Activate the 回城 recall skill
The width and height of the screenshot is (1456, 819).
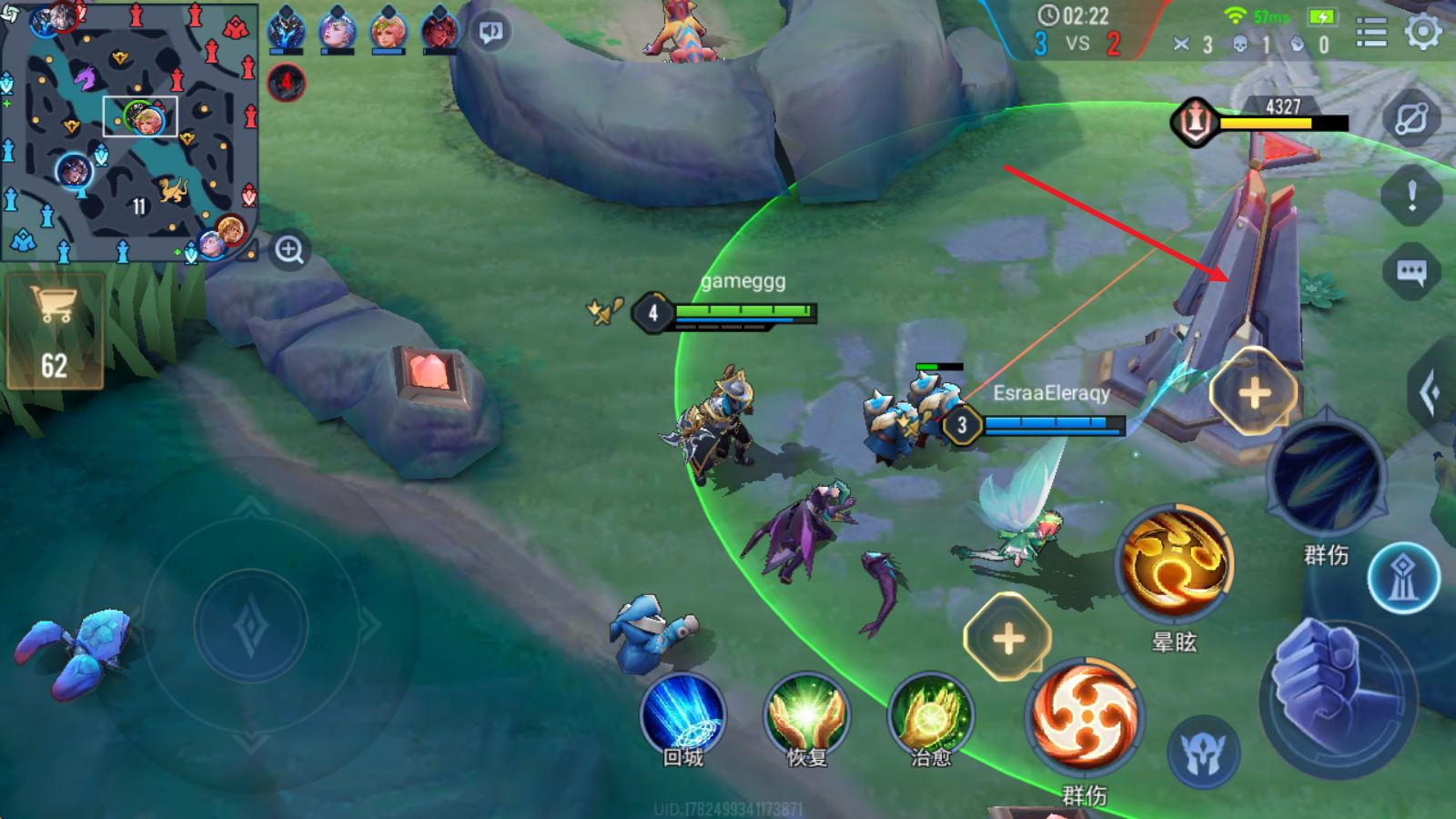coord(682,718)
